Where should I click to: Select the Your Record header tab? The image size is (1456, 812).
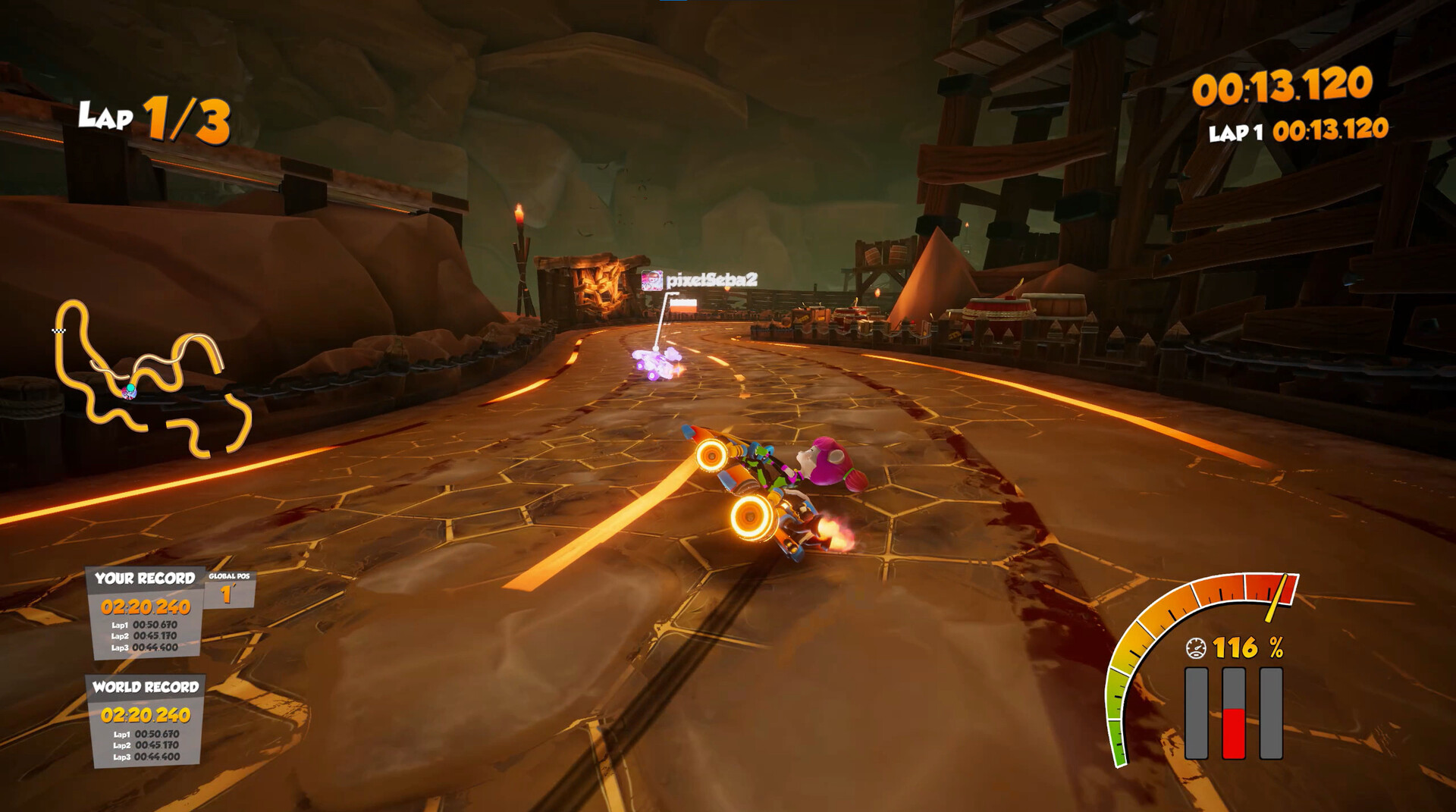144,577
